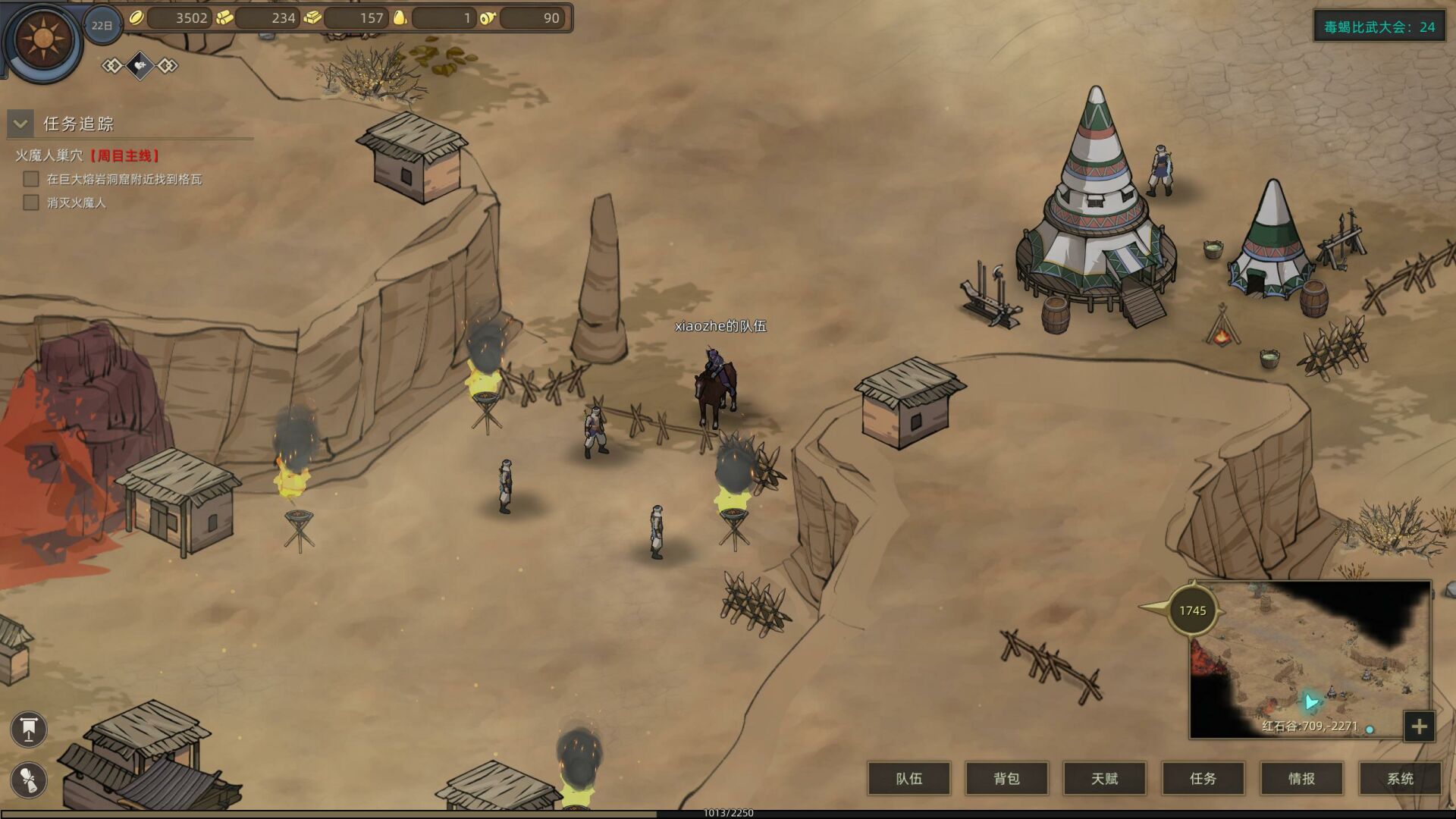The height and width of the screenshot is (819, 1456).
Task: Open the 背包 backpack
Action: [1006, 779]
